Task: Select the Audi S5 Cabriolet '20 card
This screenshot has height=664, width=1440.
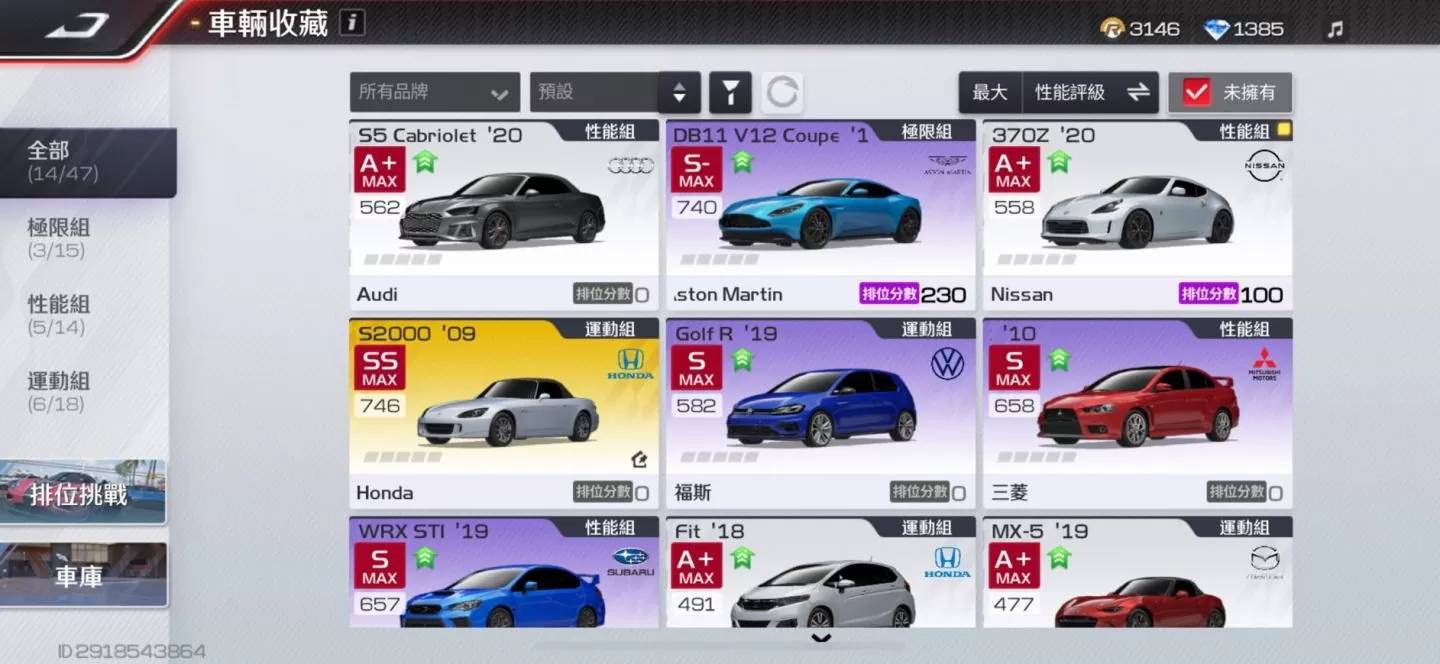Action: [503, 215]
